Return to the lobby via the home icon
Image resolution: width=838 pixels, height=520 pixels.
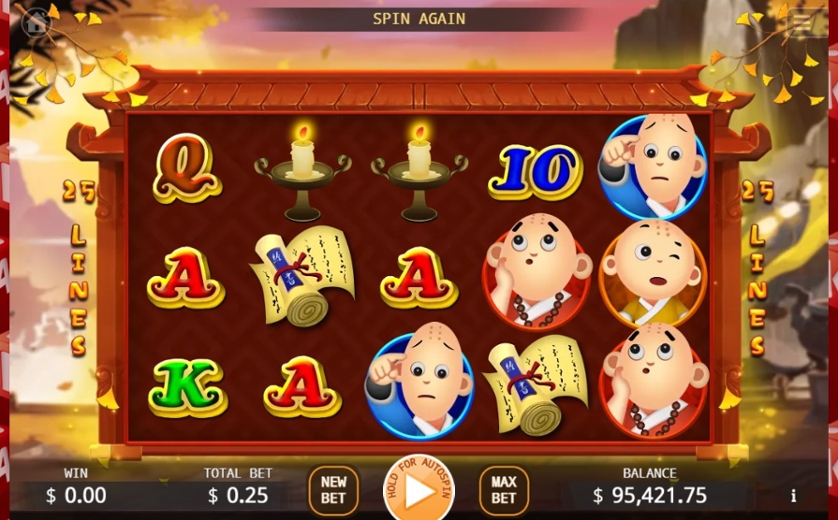pyautogui.click(x=36, y=21)
